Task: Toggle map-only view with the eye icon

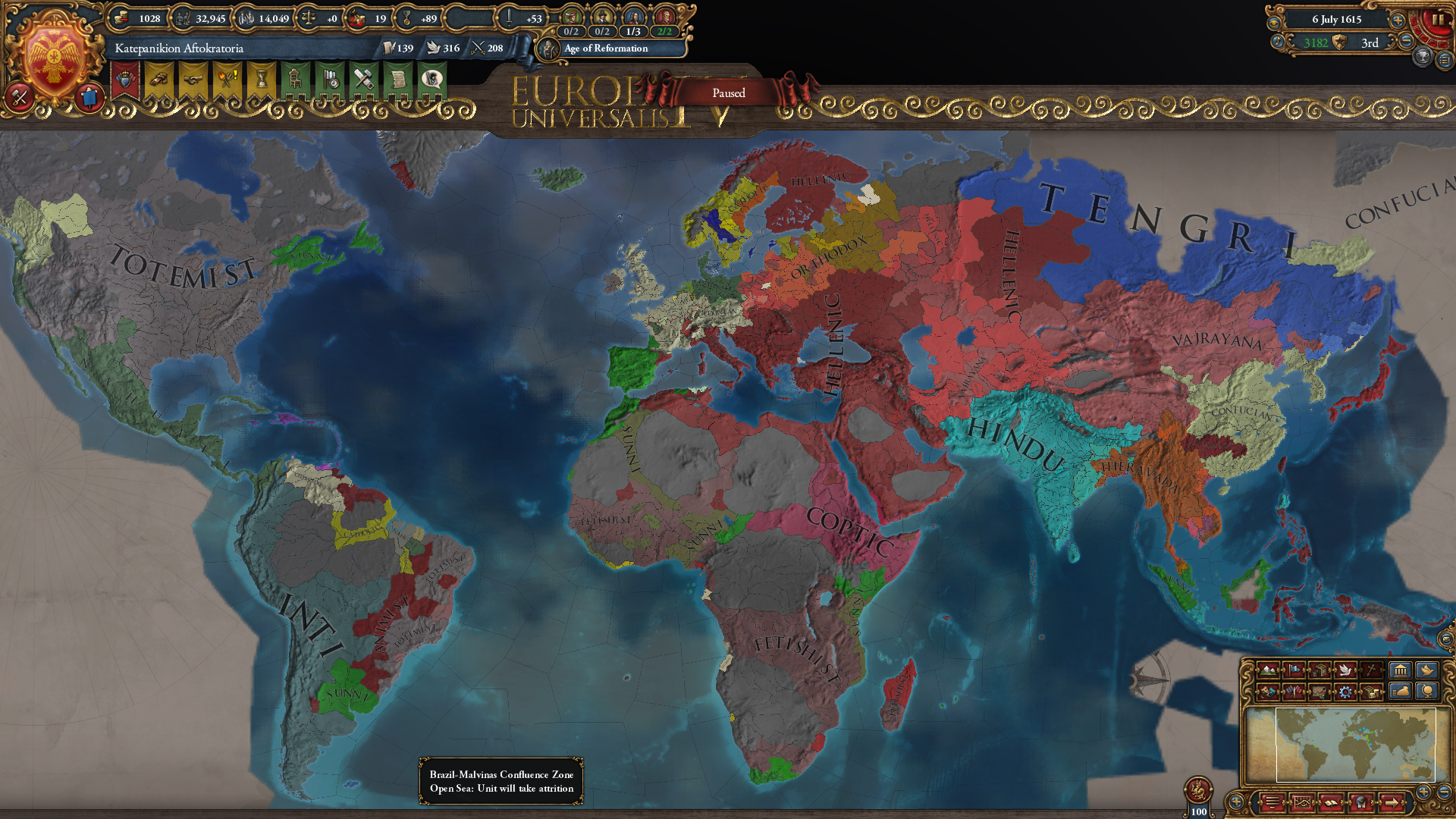Action: [1274, 22]
